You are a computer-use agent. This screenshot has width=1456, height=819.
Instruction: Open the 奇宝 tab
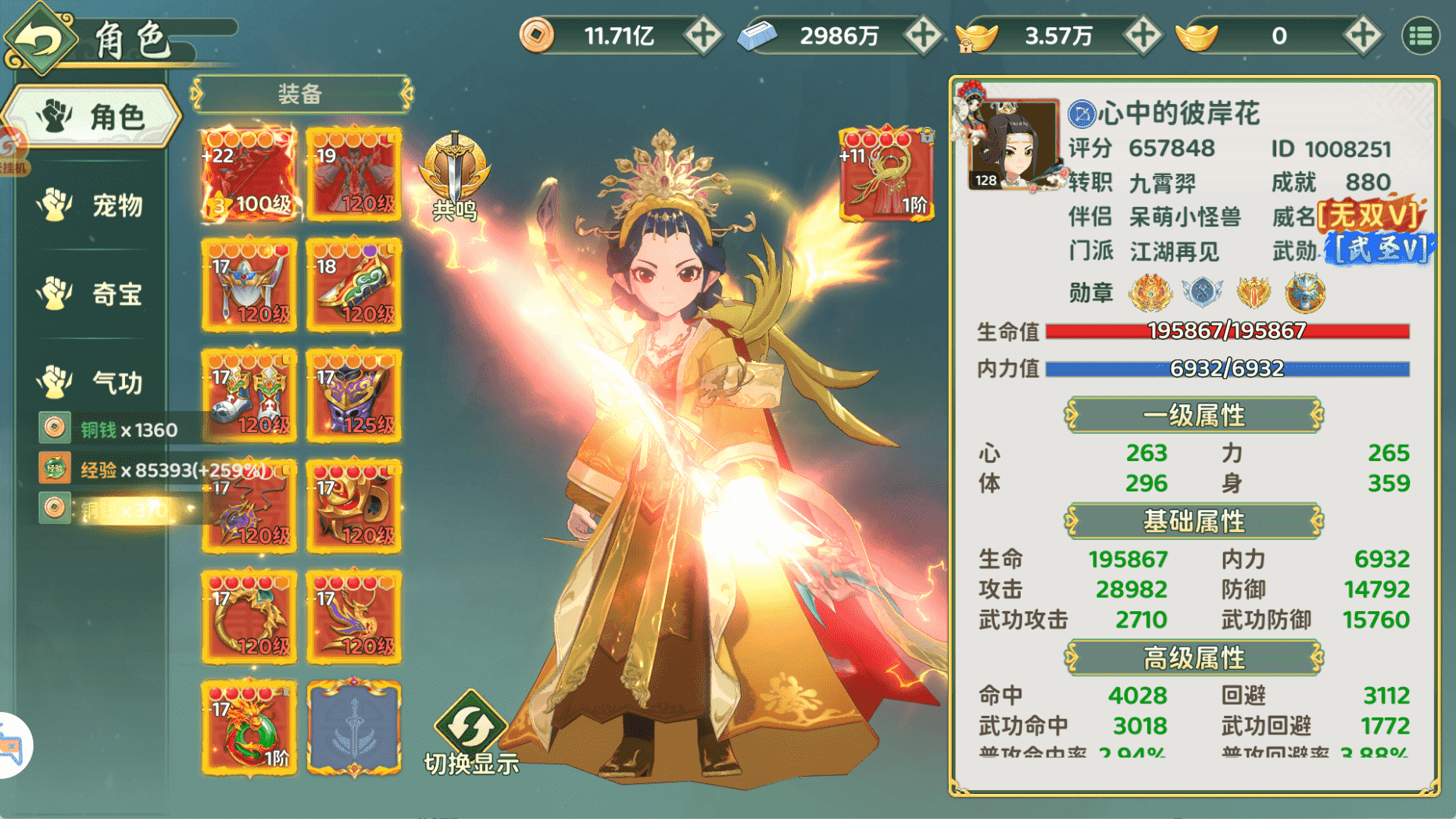[x=91, y=294]
